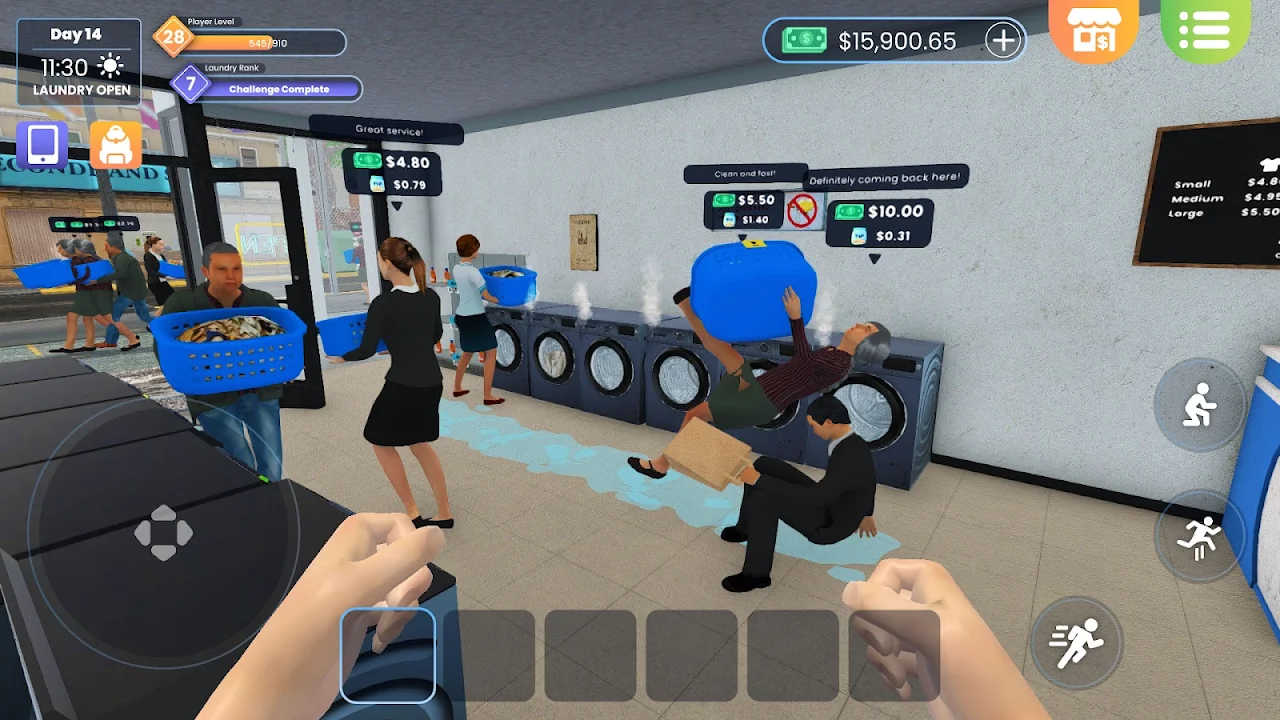Tap the jump button
This screenshot has width=1280, height=720.
(1198, 538)
